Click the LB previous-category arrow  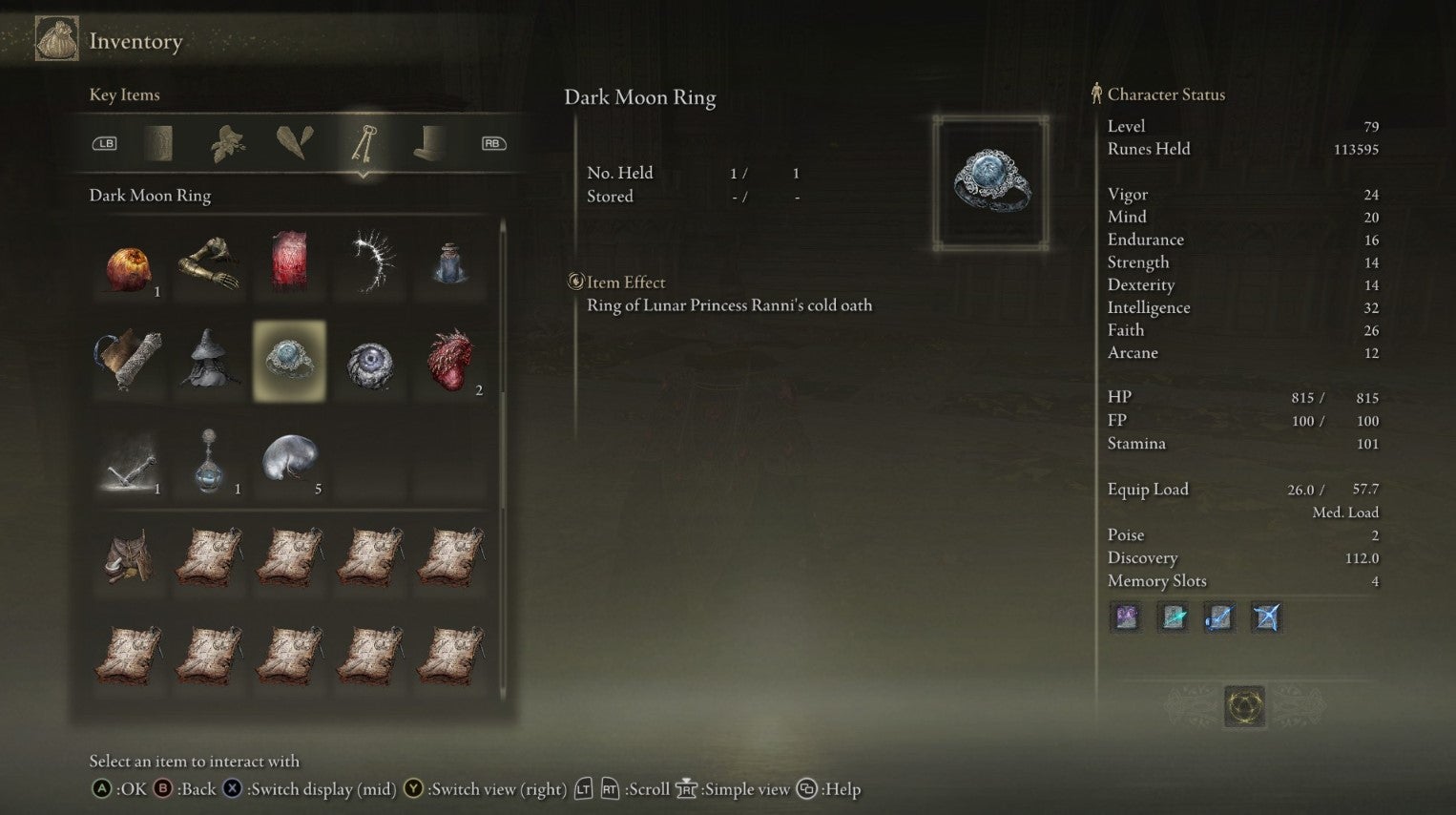coord(105,142)
